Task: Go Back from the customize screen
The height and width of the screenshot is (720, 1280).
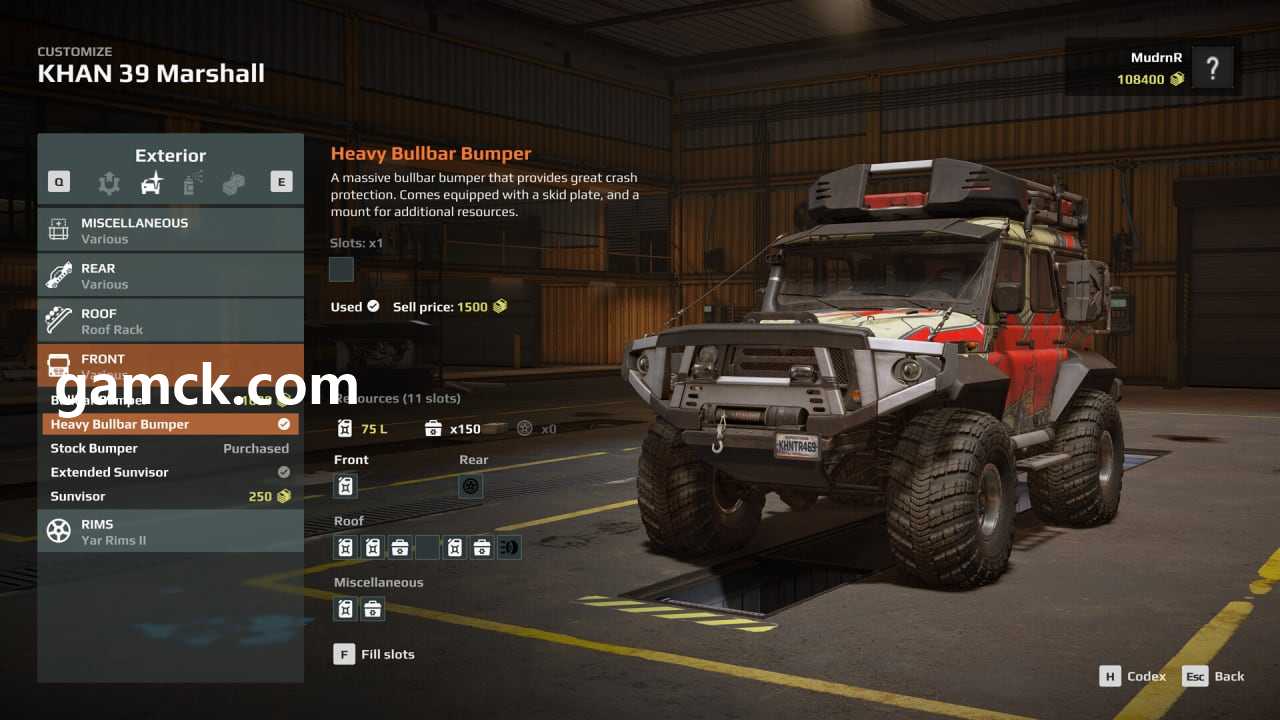Action: coord(1215,676)
